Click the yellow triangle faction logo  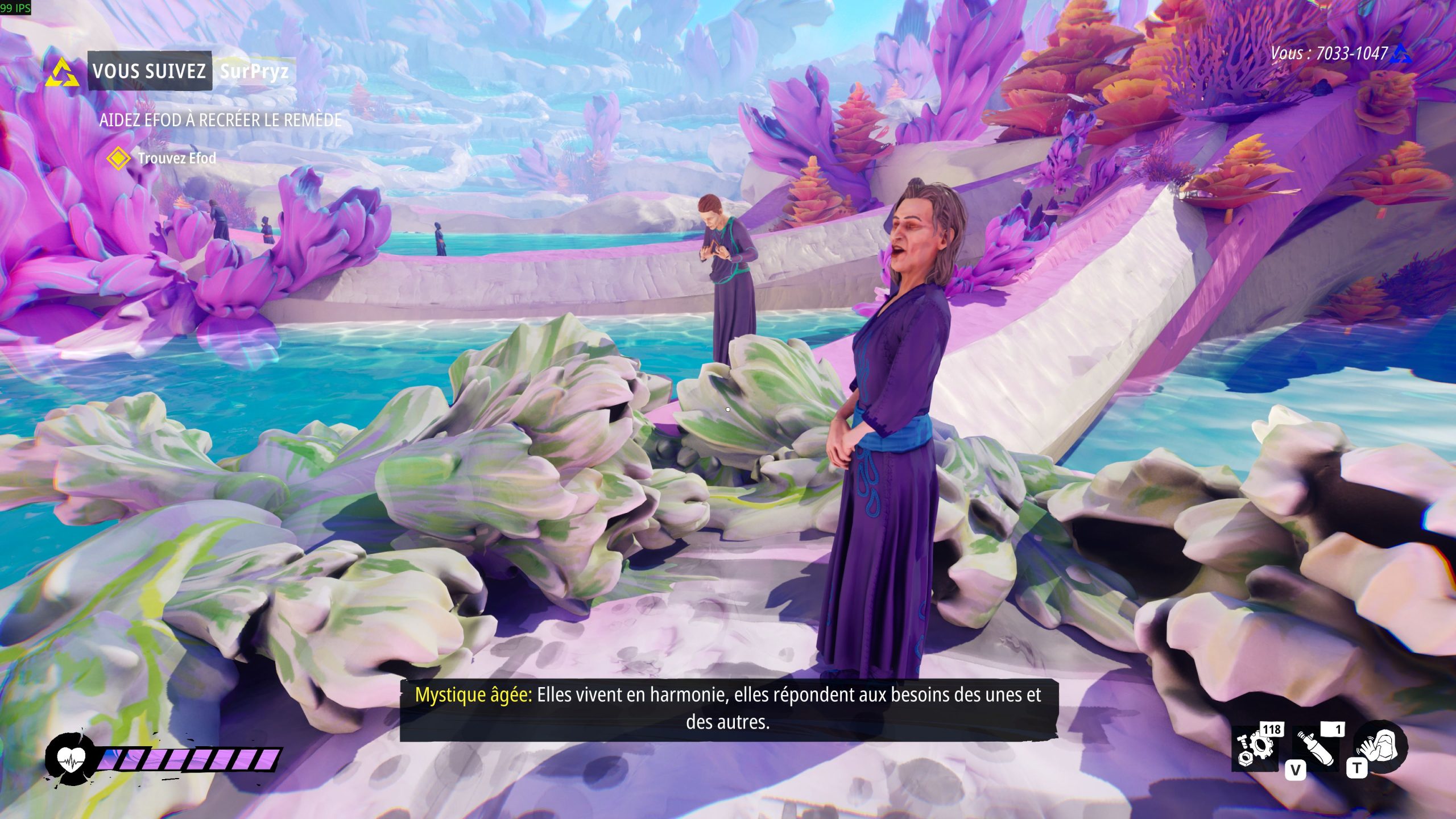click(x=63, y=73)
